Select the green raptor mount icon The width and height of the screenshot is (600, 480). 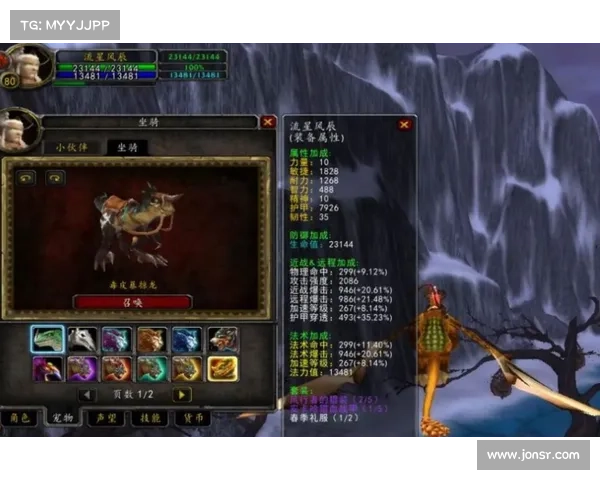[x=46, y=339]
